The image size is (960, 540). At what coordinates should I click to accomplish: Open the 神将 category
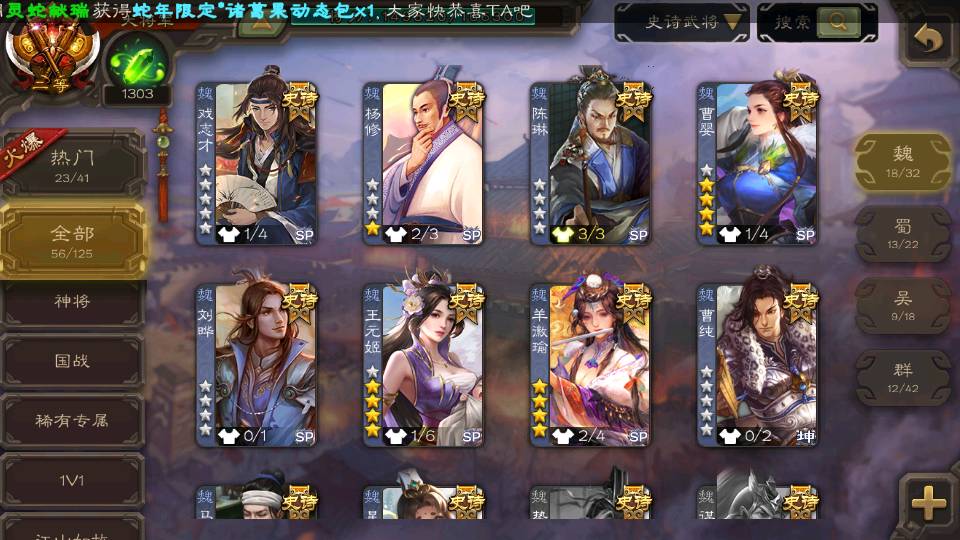pyautogui.click(x=72, y=300)
